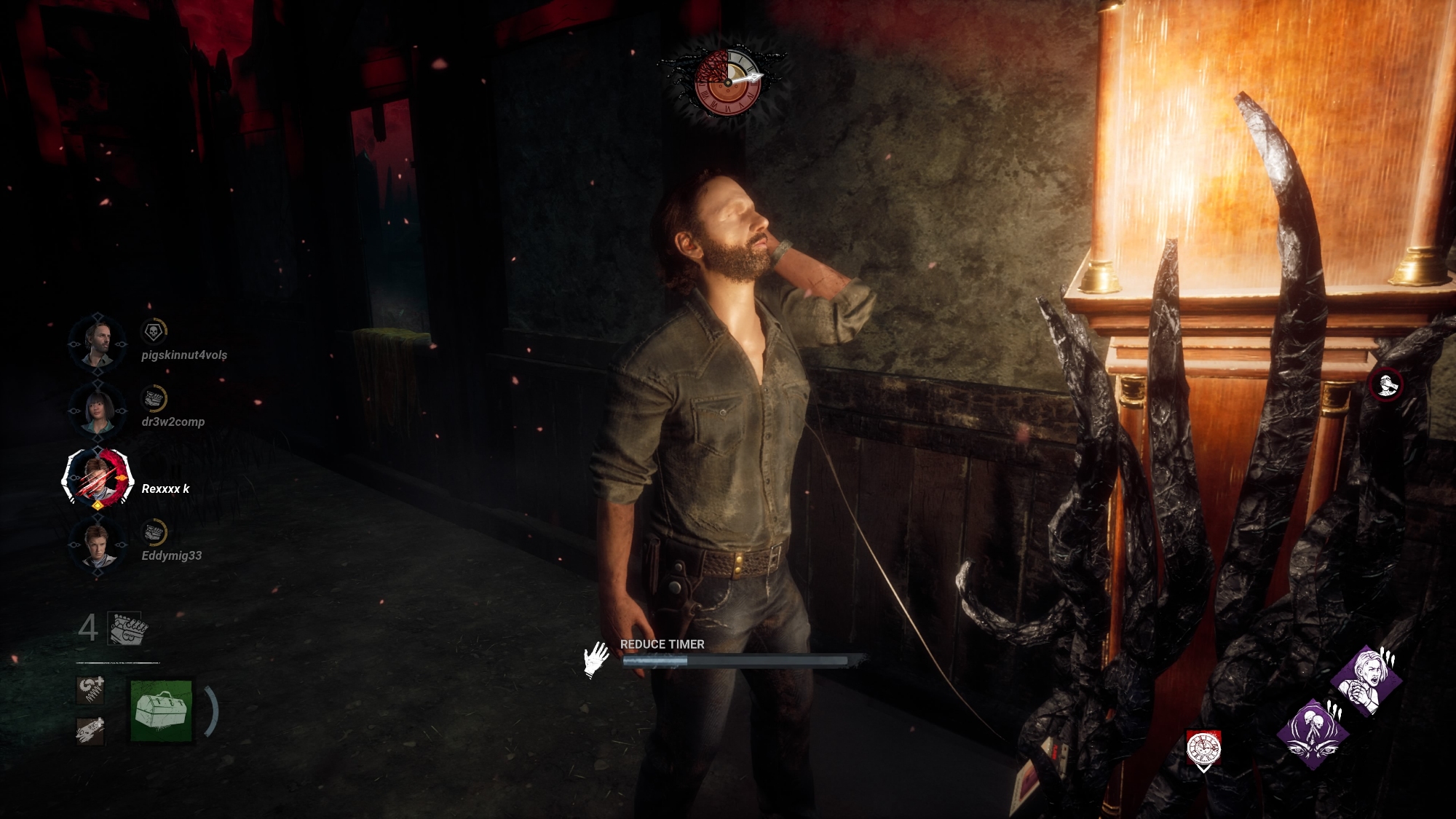The width and height of the screenshot is (1456, 819).
Task: Click skull status icon above pigskinnut4vols
Action: (153, 332)
